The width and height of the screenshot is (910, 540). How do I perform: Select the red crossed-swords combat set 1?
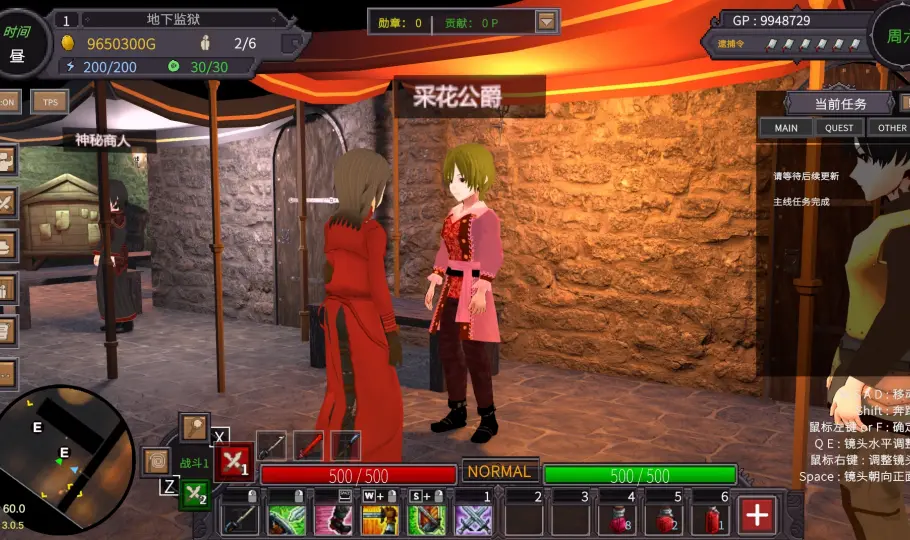coord(234,461)
